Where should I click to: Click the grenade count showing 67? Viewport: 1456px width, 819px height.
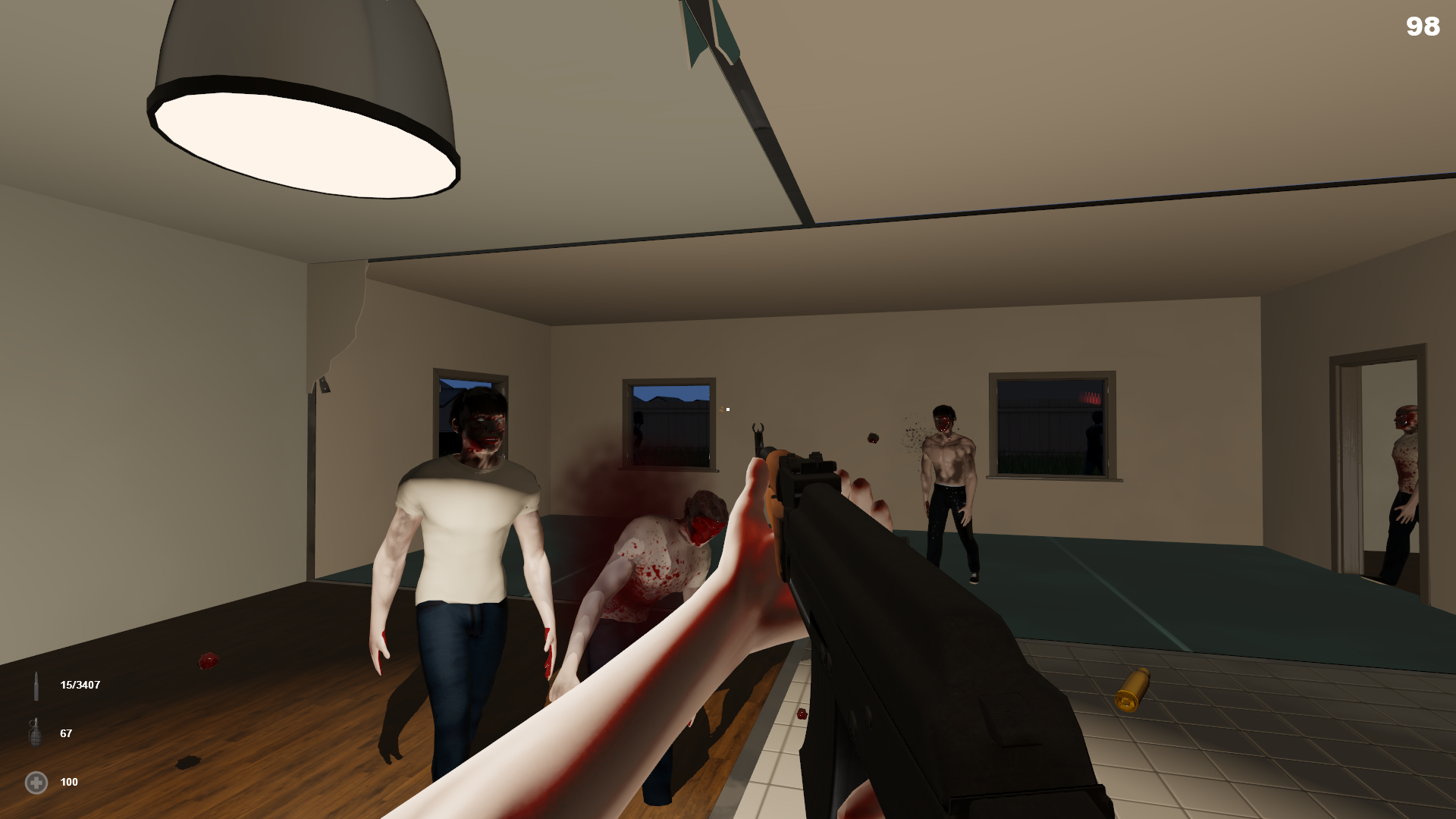coord(64,733)
